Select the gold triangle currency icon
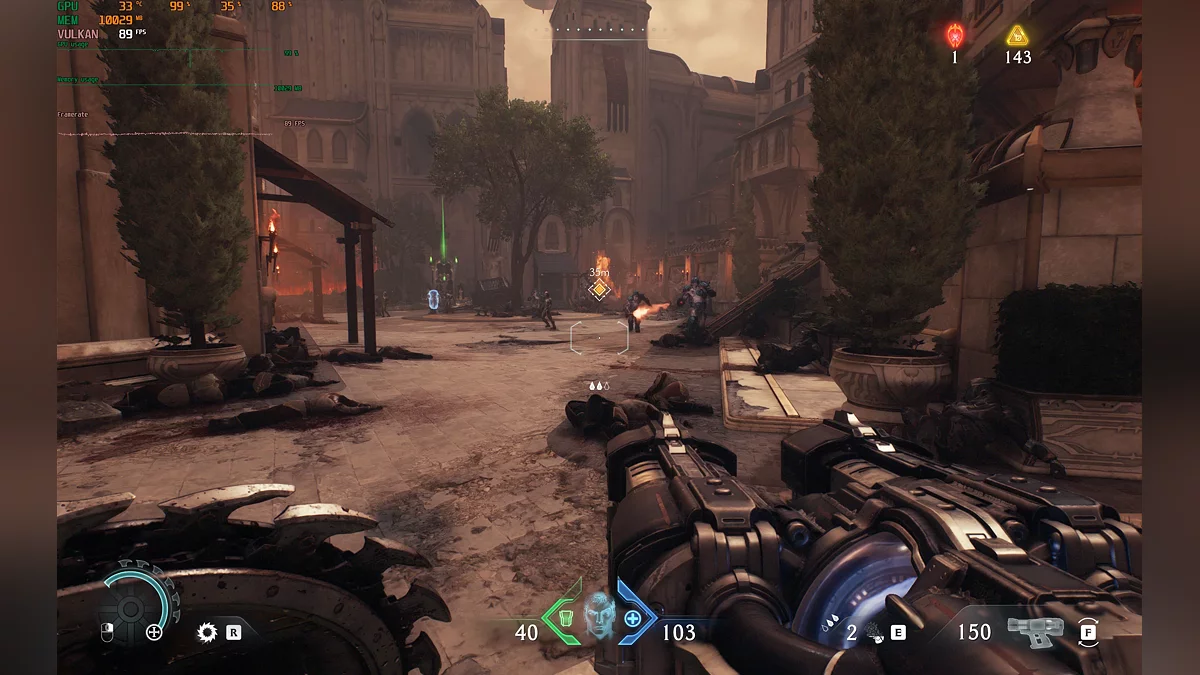This screenshot has height=675, width=1200. 1018,36
